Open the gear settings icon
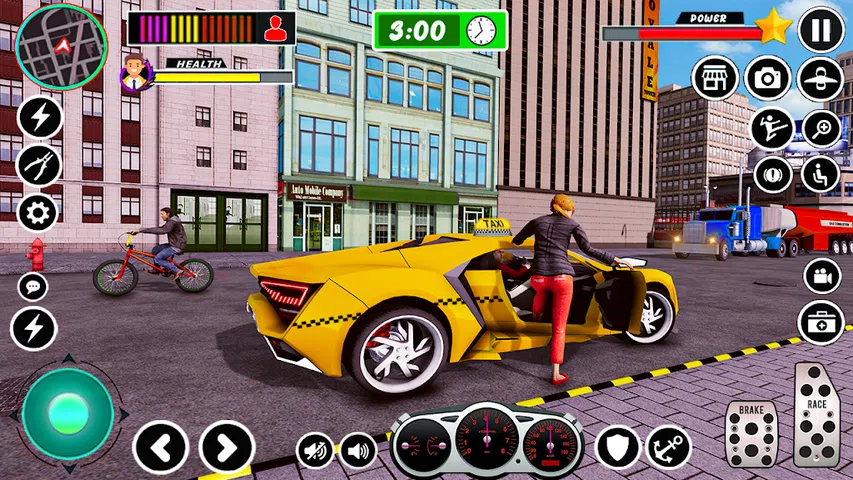This screenshot has height=480, width=853. tap(39, 212)
